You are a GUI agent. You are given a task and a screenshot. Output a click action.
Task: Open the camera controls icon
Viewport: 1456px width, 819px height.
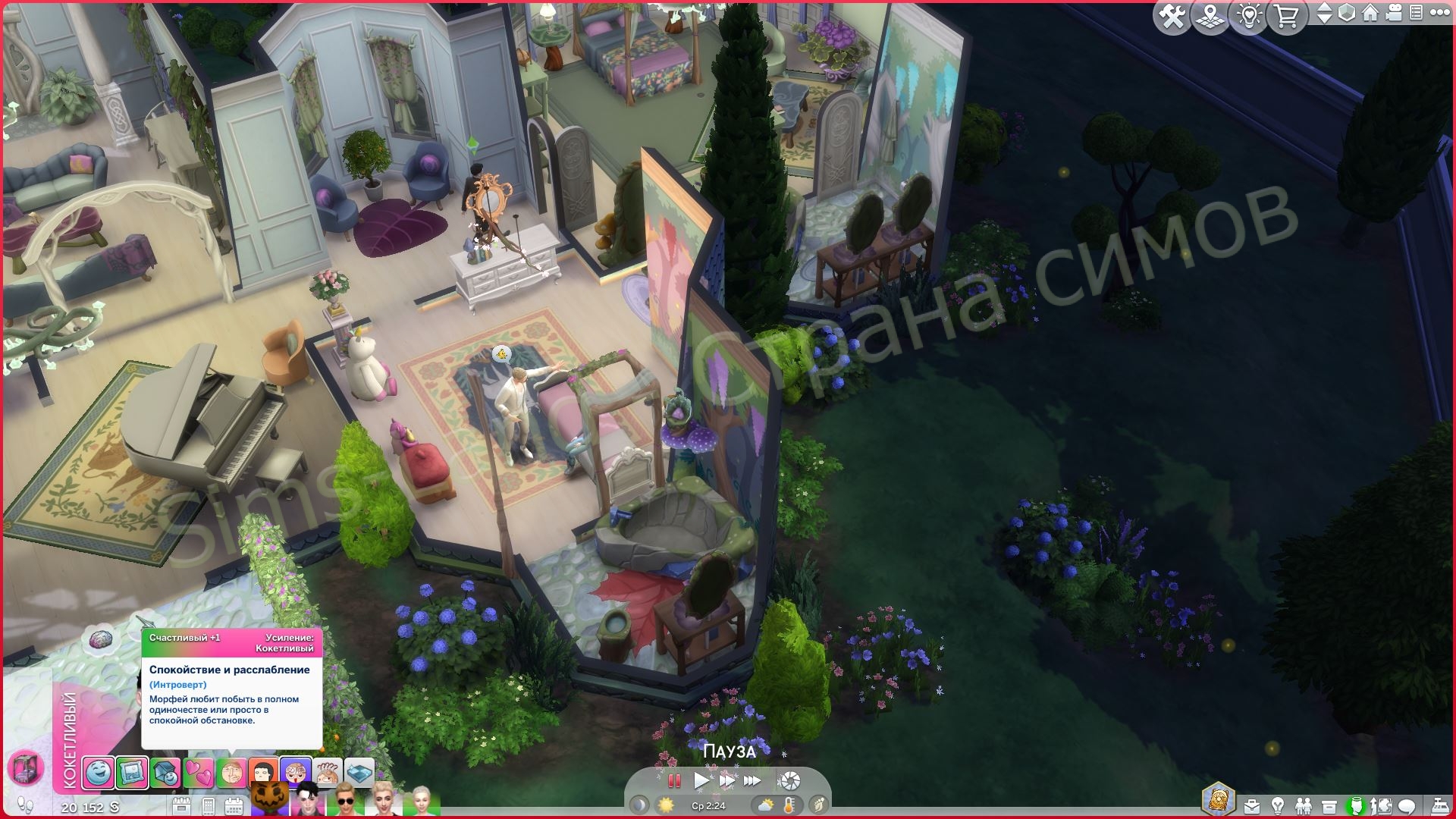point(1394,14)
